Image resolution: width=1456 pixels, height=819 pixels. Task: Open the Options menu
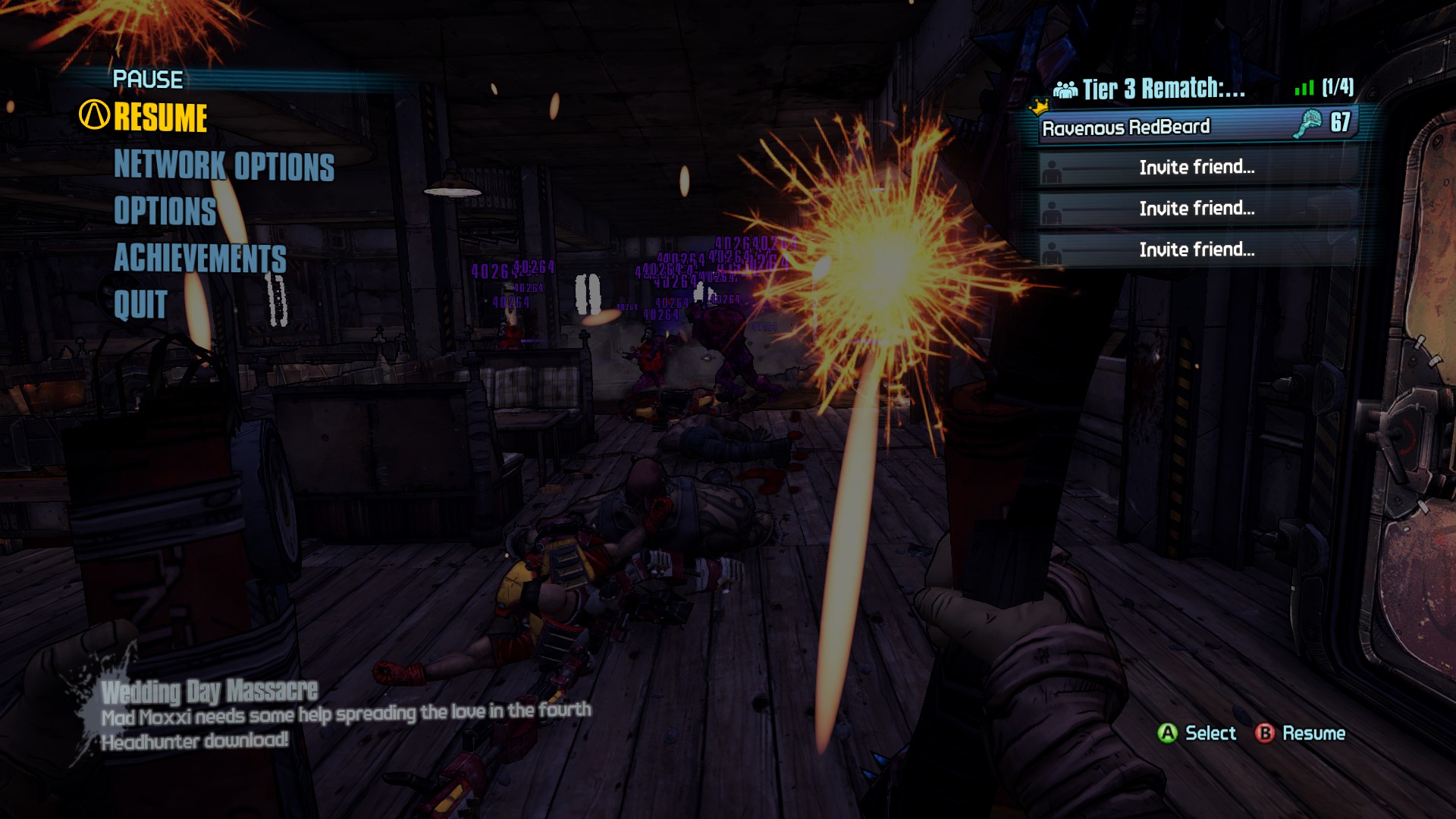coord(165,211)
